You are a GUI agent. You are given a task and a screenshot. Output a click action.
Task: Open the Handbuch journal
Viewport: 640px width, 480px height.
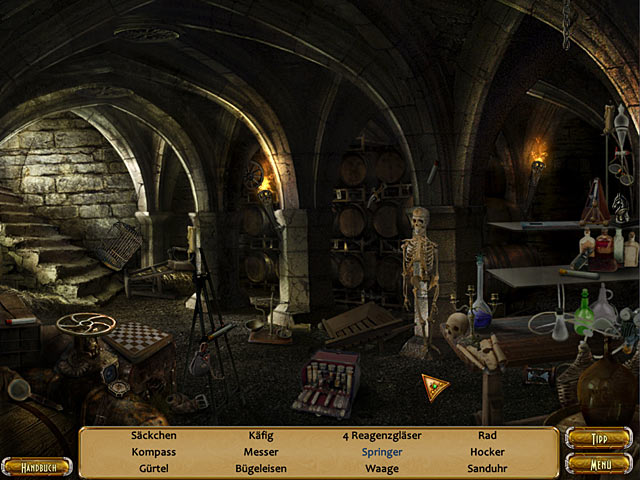37,466
